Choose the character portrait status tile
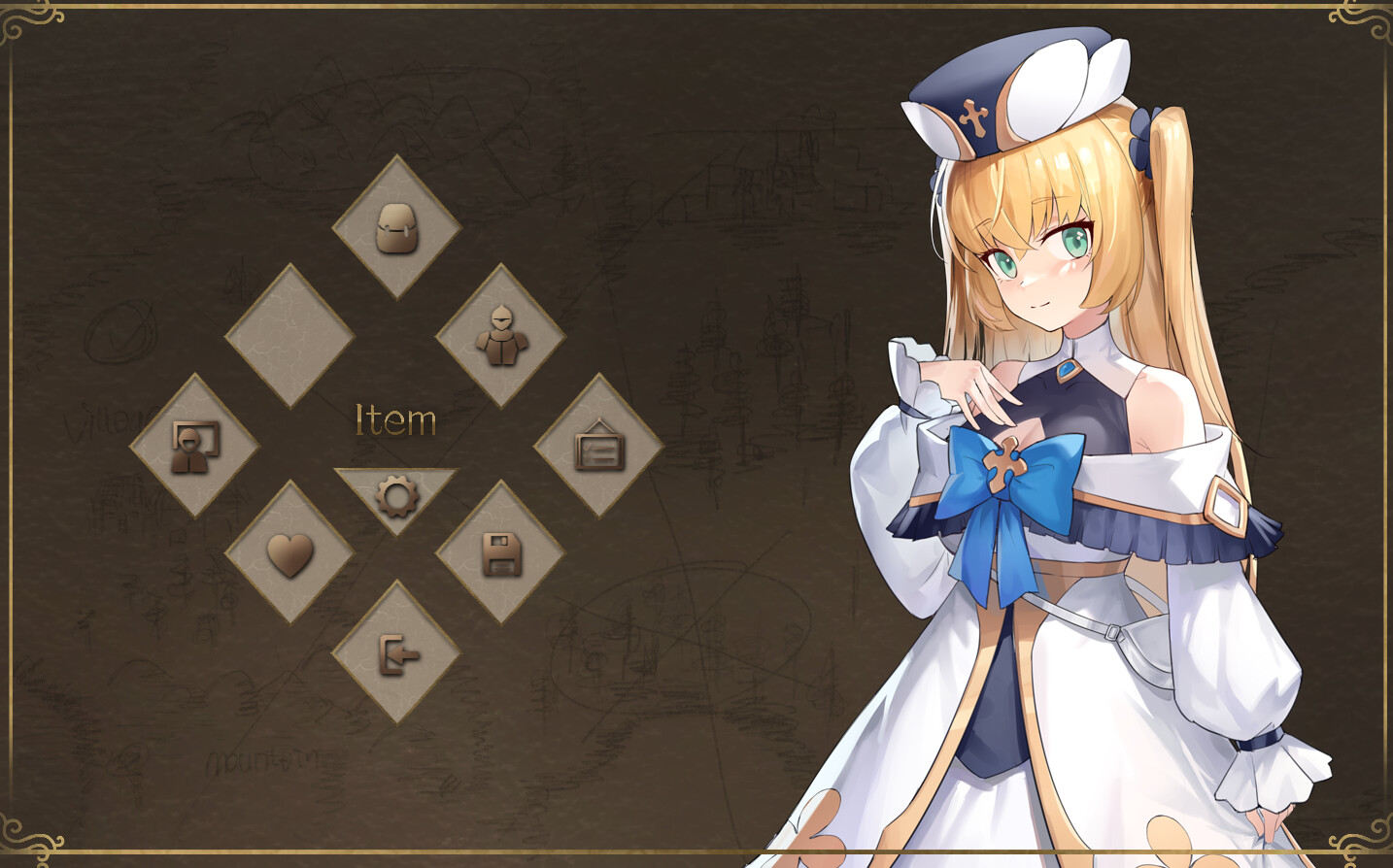The height and width of the screenshot is (868, 1393). [194, 446]
